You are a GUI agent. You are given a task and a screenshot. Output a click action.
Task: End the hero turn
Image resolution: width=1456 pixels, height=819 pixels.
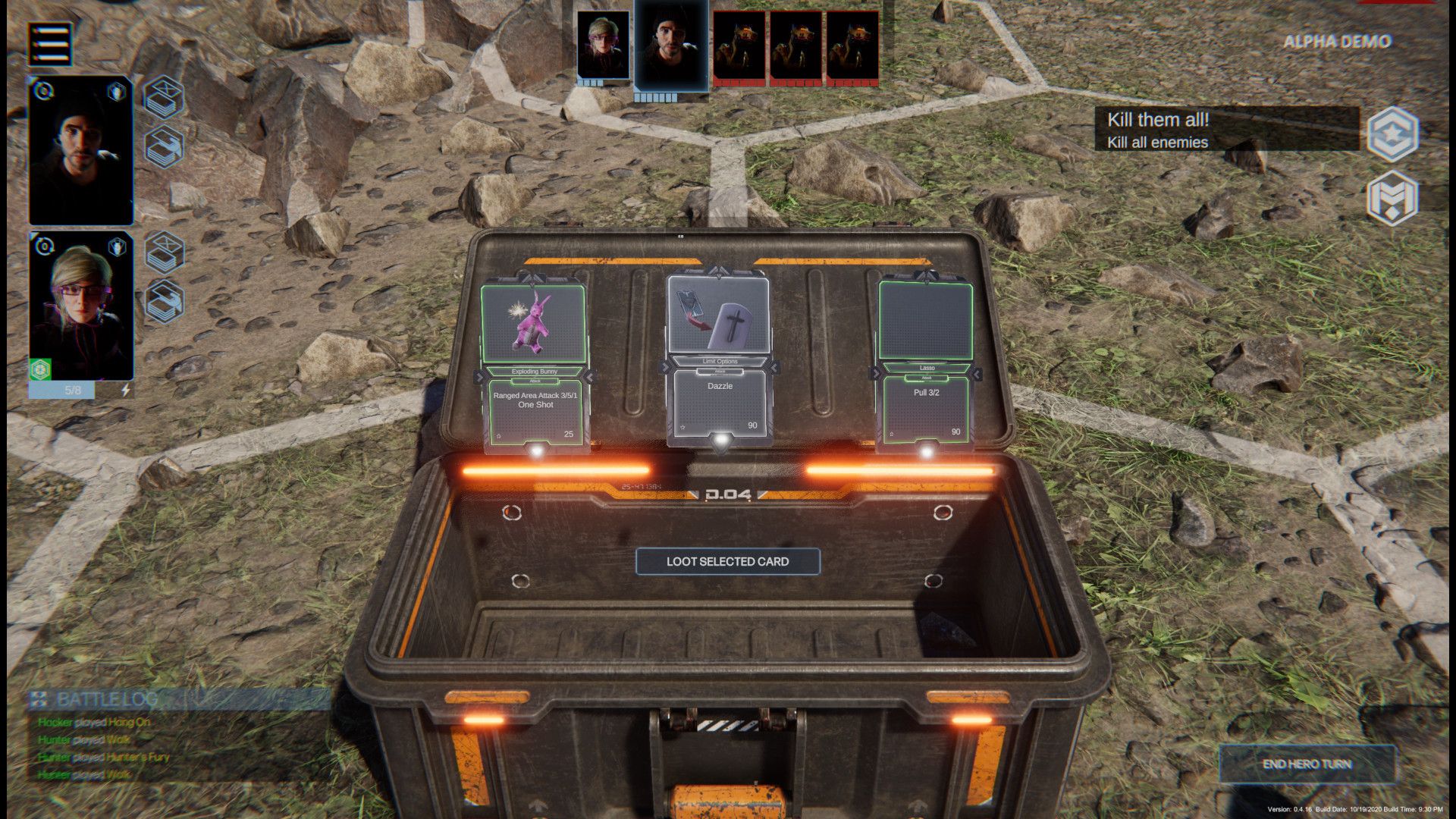[x=1307, y=764]
